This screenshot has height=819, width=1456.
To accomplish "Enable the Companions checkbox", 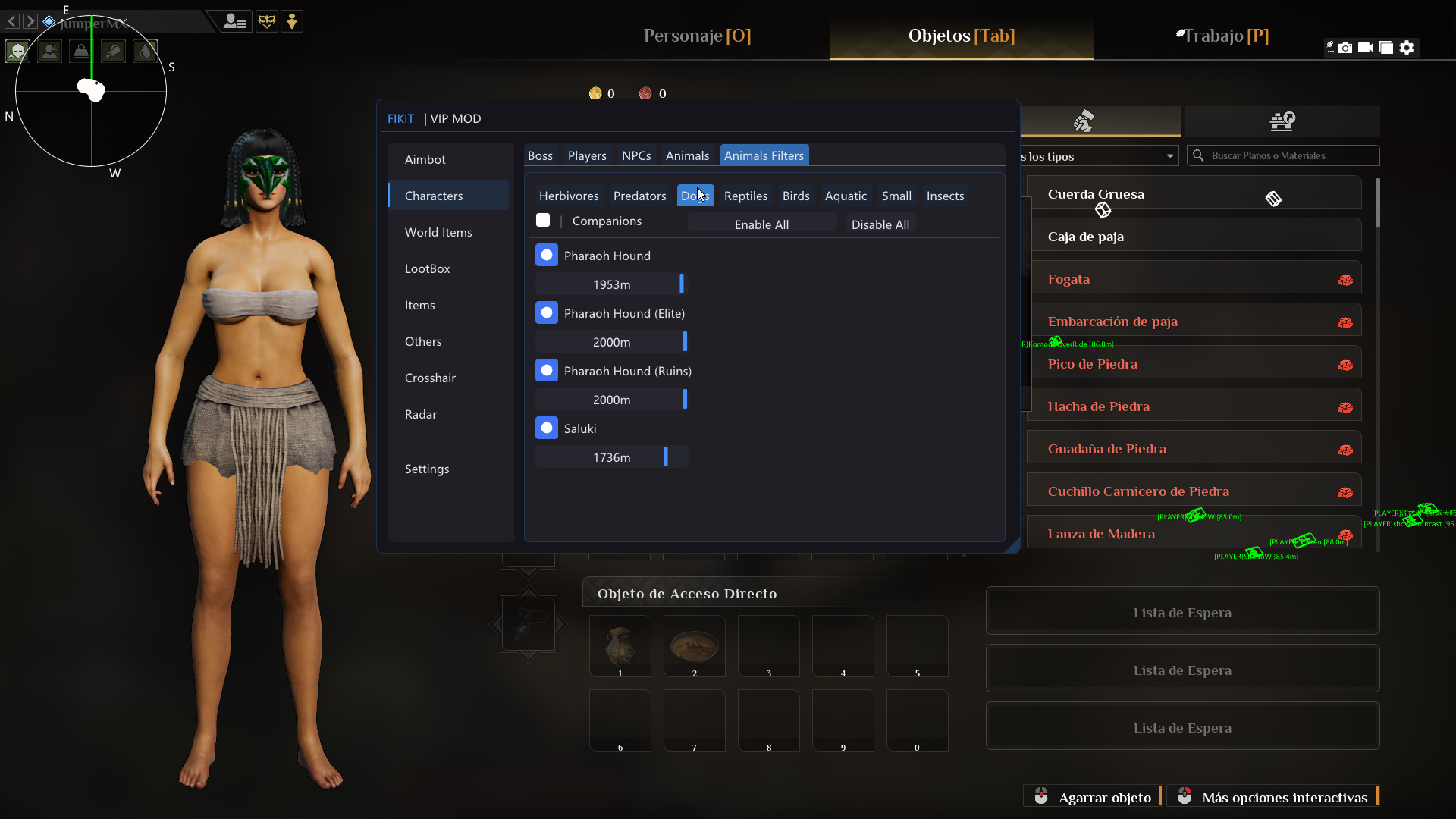I will (x=543, y=220).
